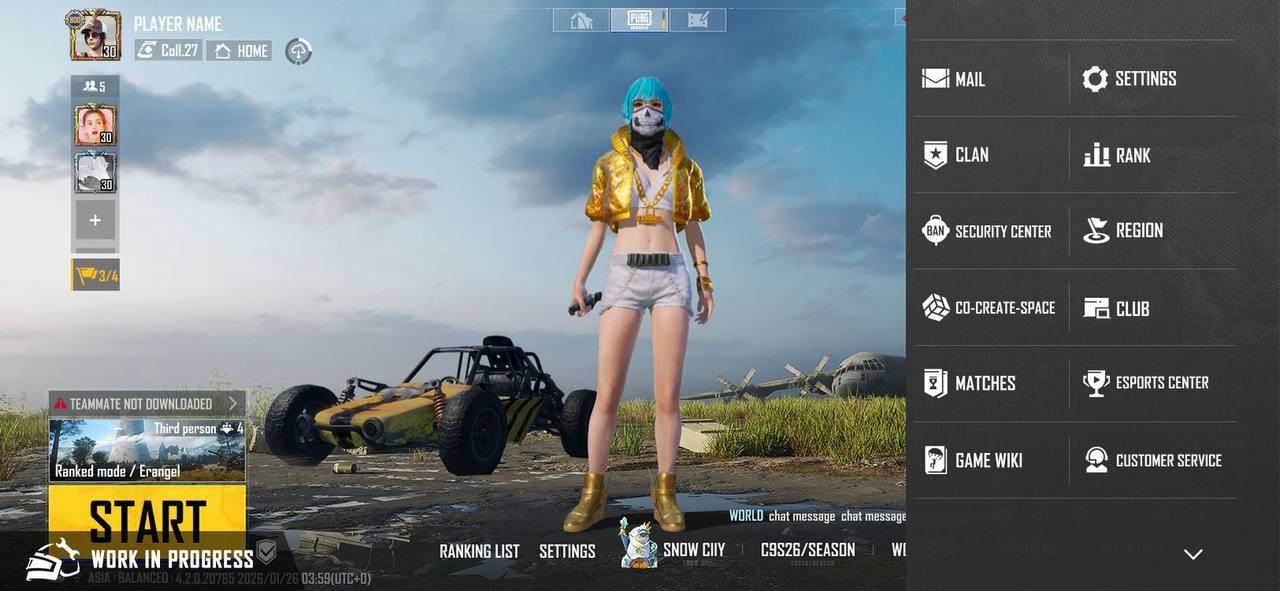Viewport: 1280px width, 591px height.
Task: Open the Rank leaderboard entry
Action: click(x=1117, y=155)
